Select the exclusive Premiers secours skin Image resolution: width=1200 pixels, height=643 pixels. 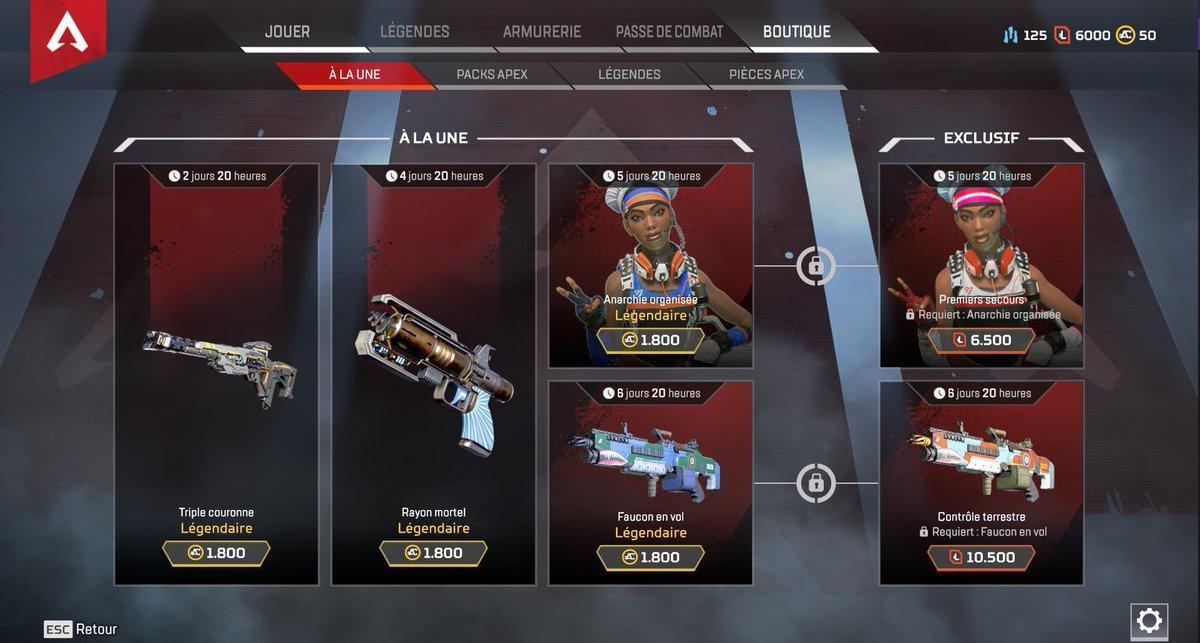[x=981, y=266]
